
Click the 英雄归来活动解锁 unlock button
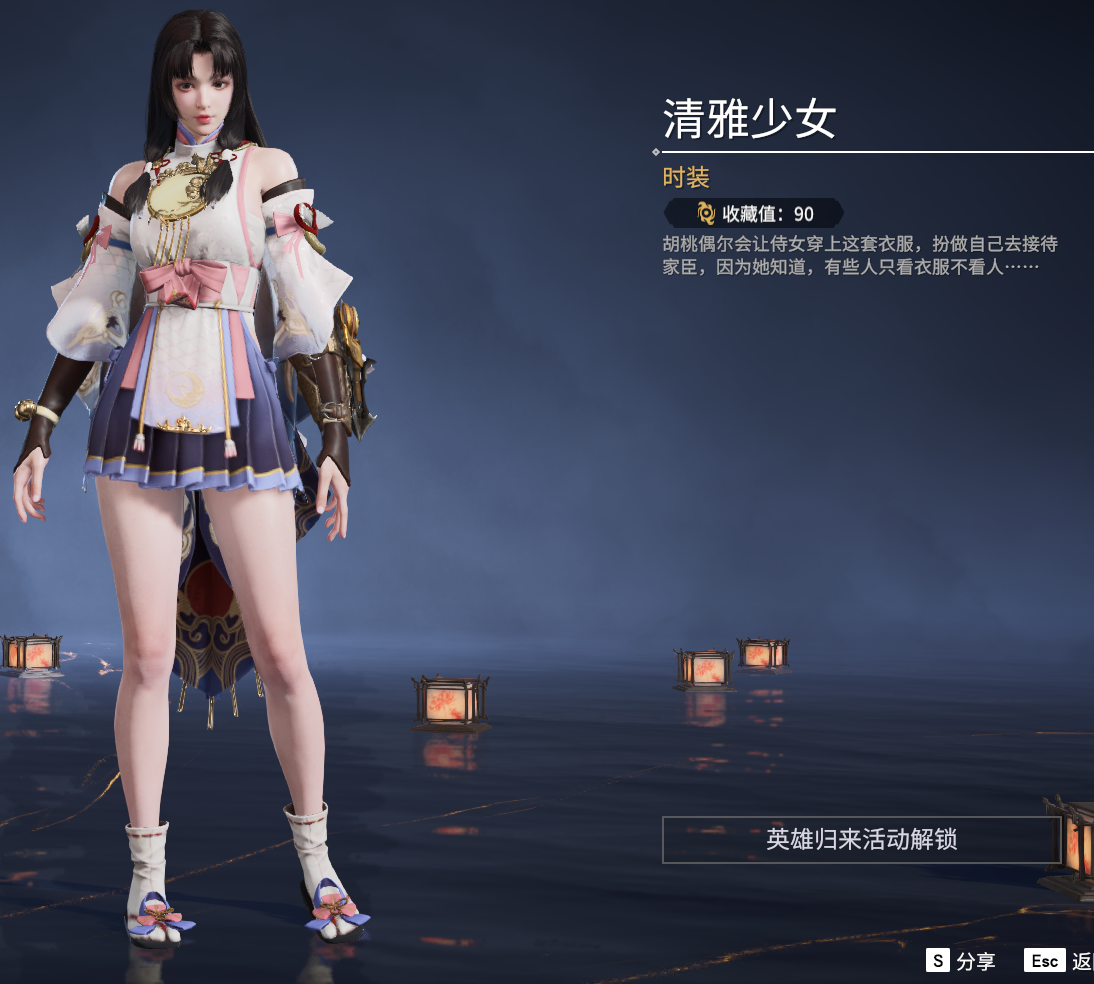pos(861,839)
